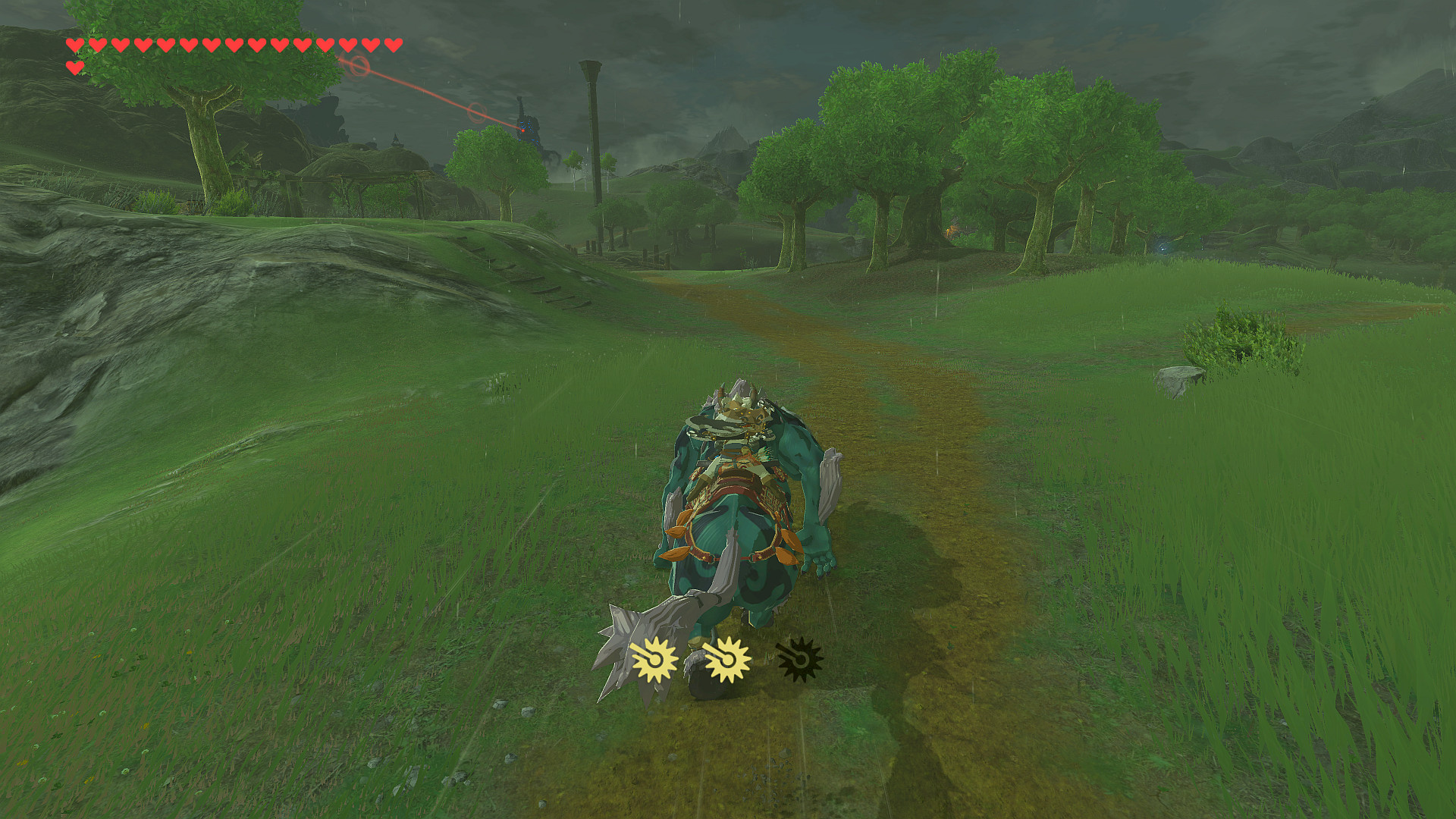The image size is (1456, 819).
Task: Click the lone heart on the second row
Action: coord(74,67)
